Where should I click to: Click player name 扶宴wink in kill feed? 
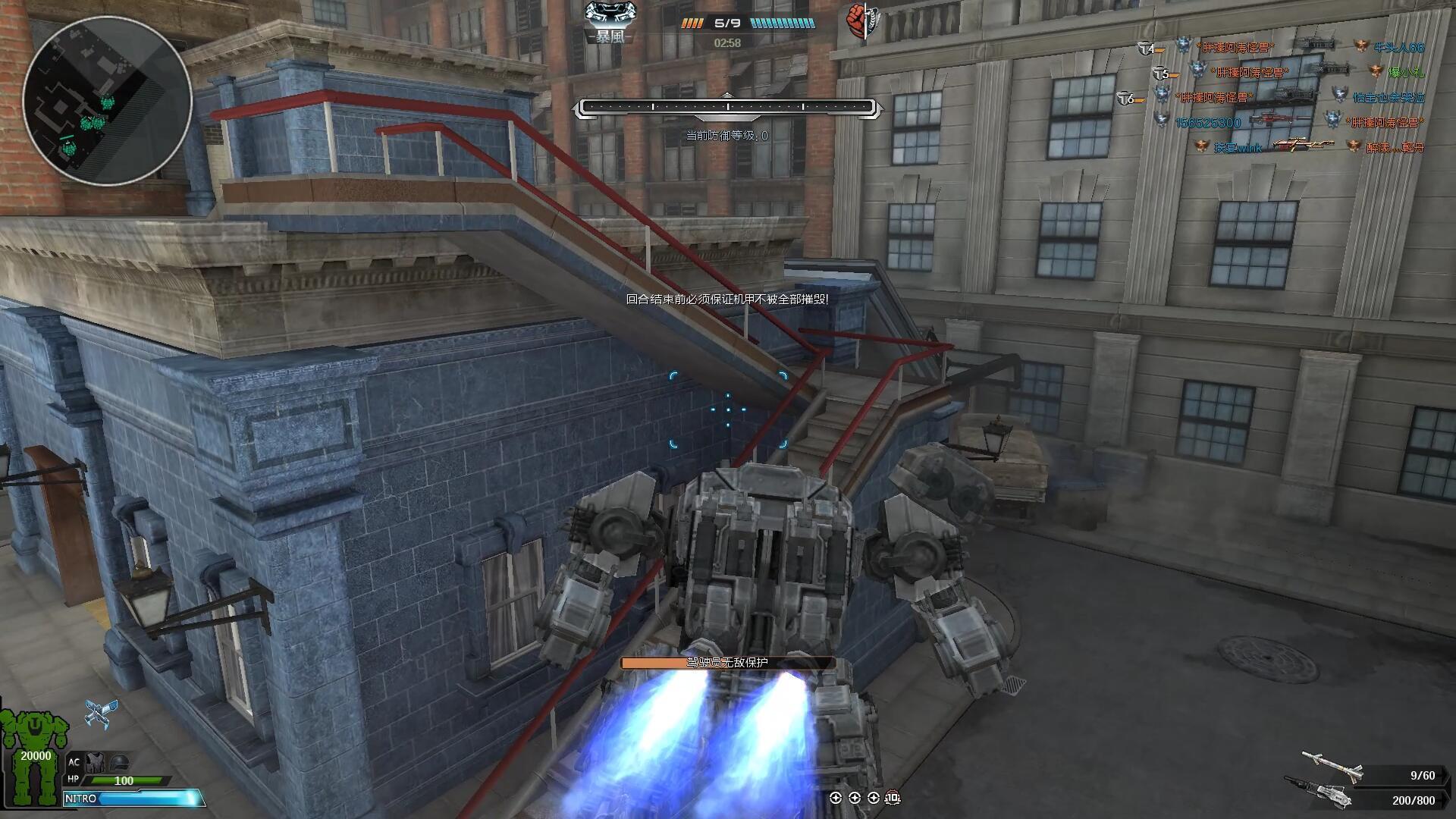pos(1238,148)
